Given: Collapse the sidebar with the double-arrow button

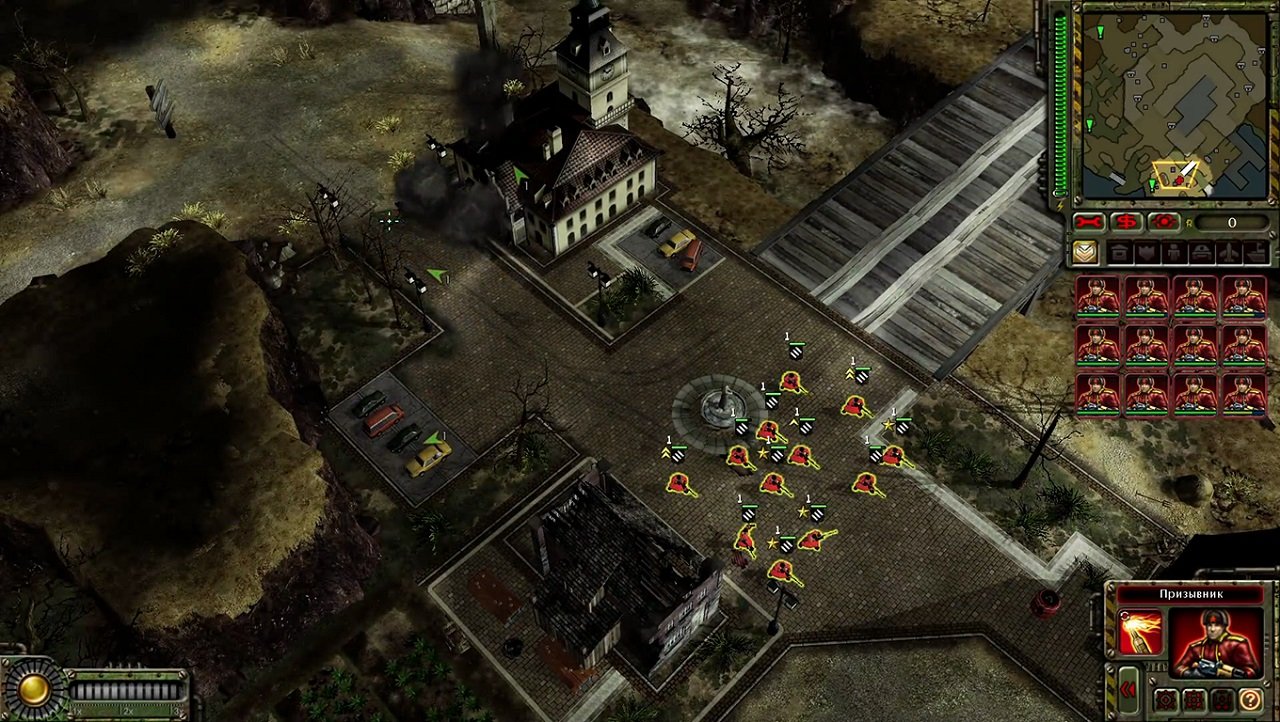Looking at the screenshot, I should click(x=1128, y=689).
